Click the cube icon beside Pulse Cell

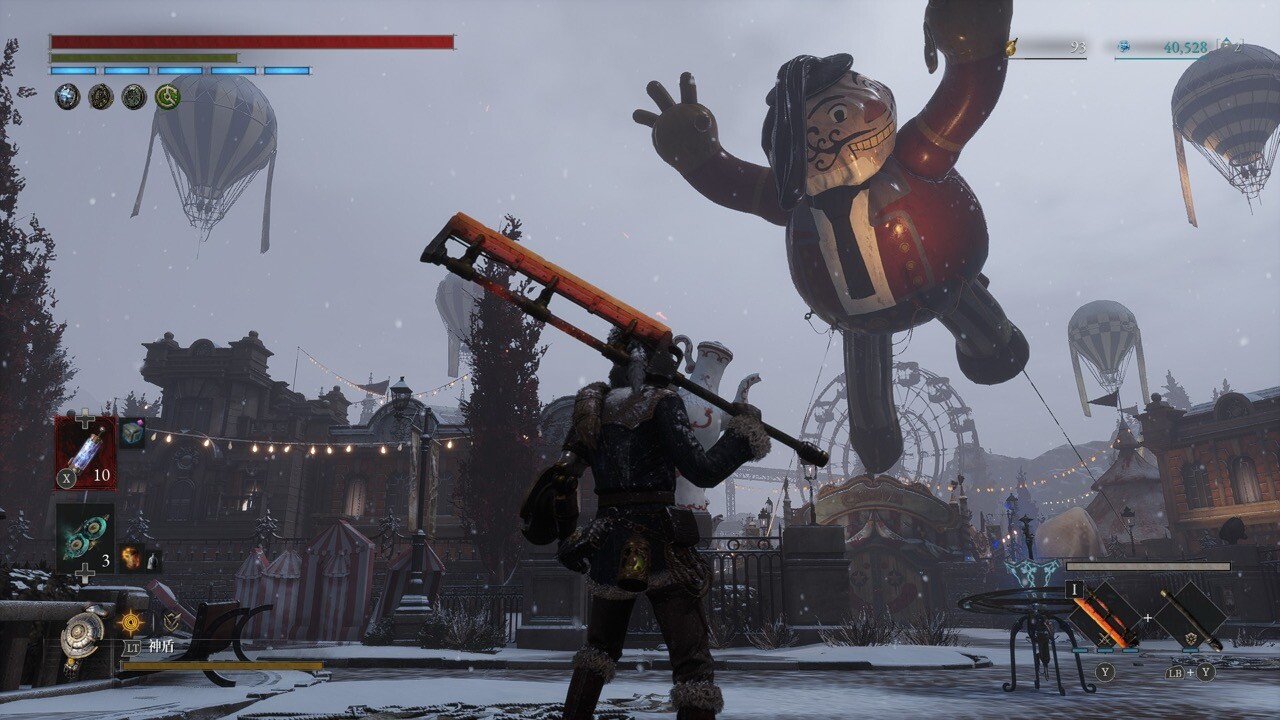(x=132, y=433)
